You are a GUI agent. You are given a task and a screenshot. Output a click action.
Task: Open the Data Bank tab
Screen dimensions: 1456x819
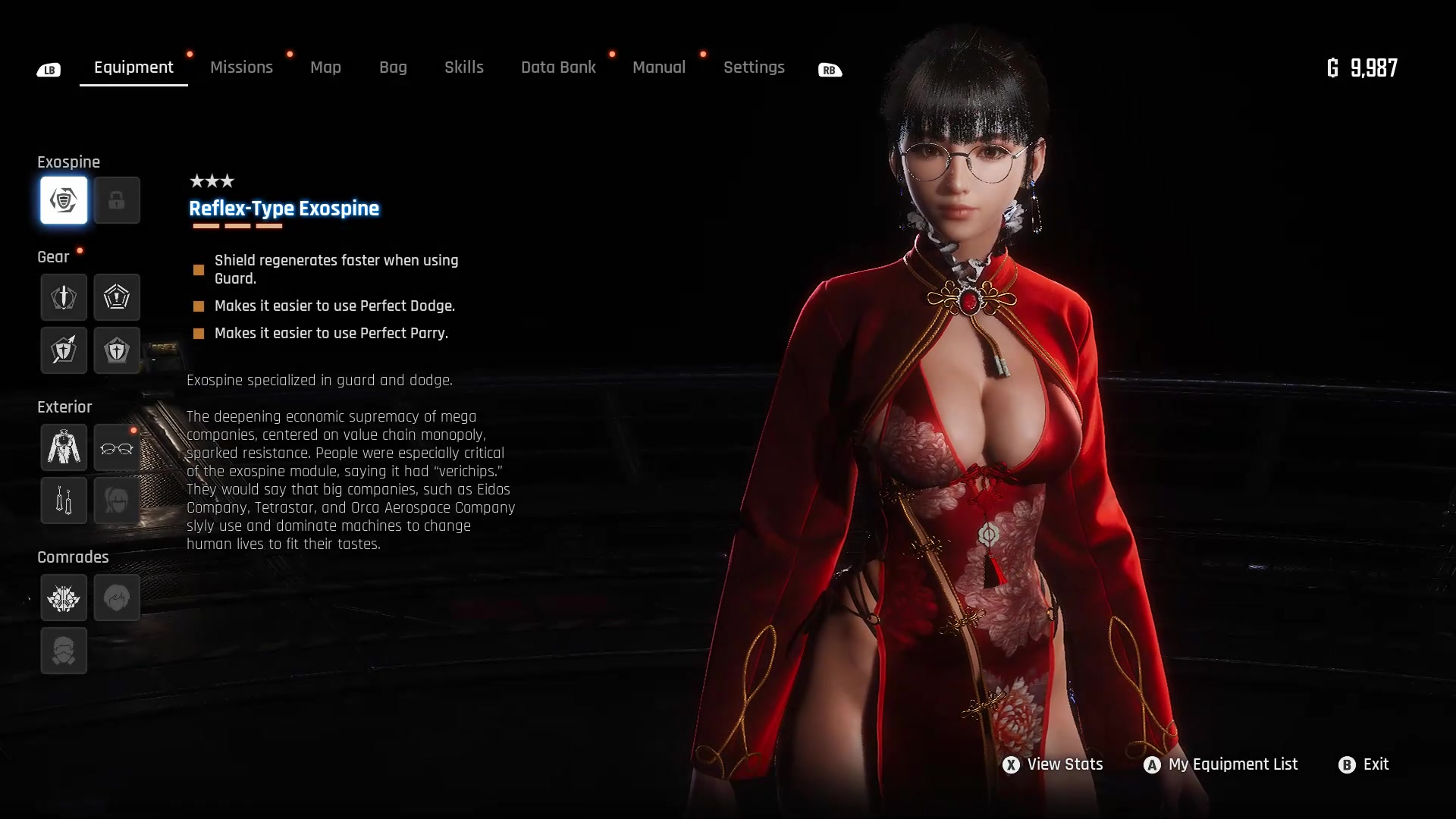click(x=557, y=67)
